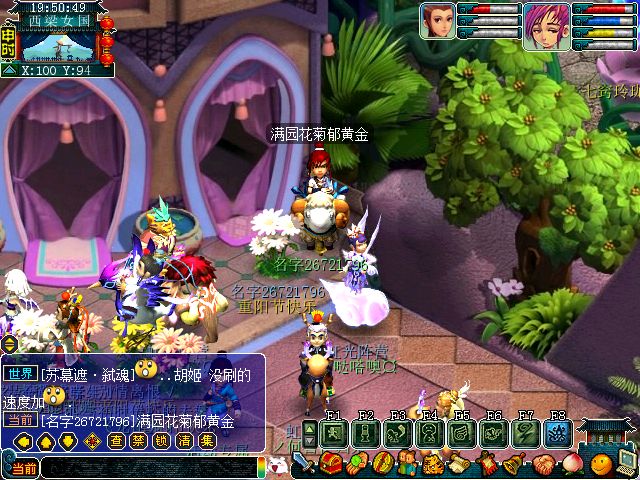Click the smiley face icon
640x480 pixels.
tap(600, 463)
